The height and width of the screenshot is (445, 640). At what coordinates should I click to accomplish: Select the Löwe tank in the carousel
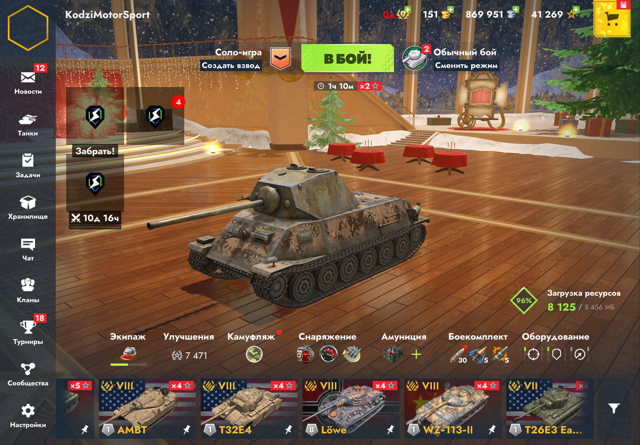coord(350,410)
